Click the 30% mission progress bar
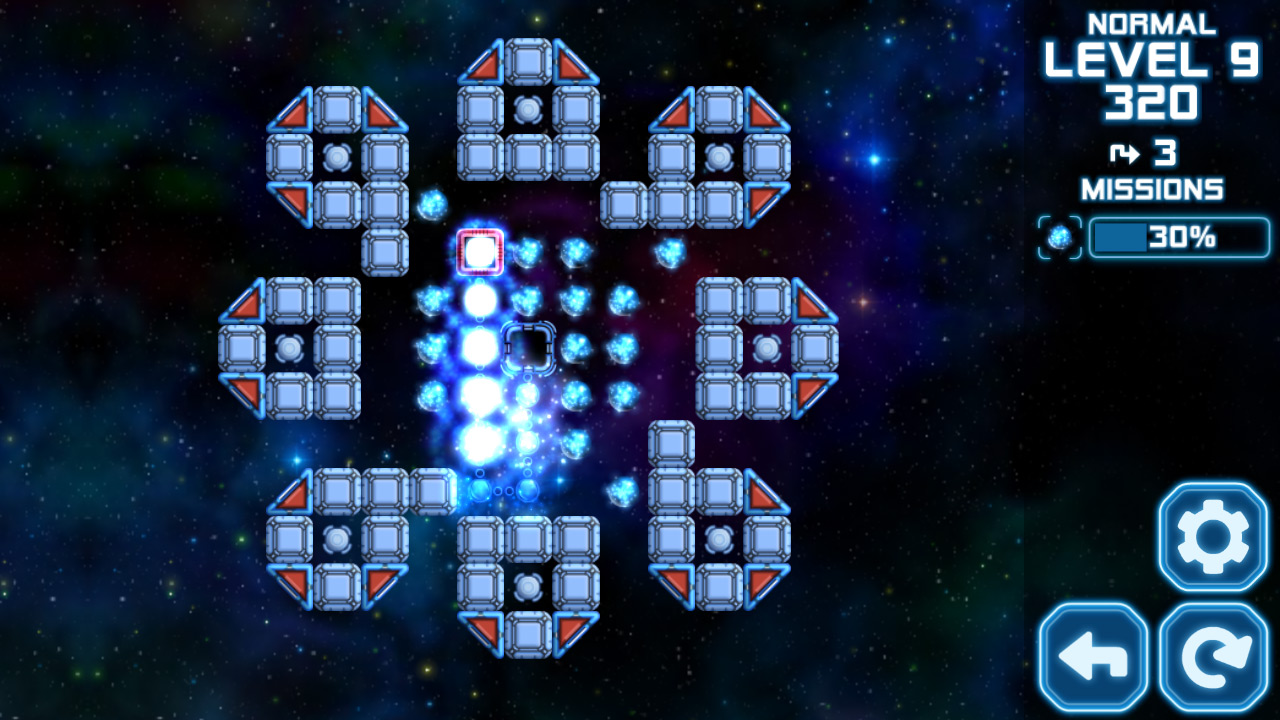The height and width of the screenshot is (720, 1280). click(x=1178, y=238)
